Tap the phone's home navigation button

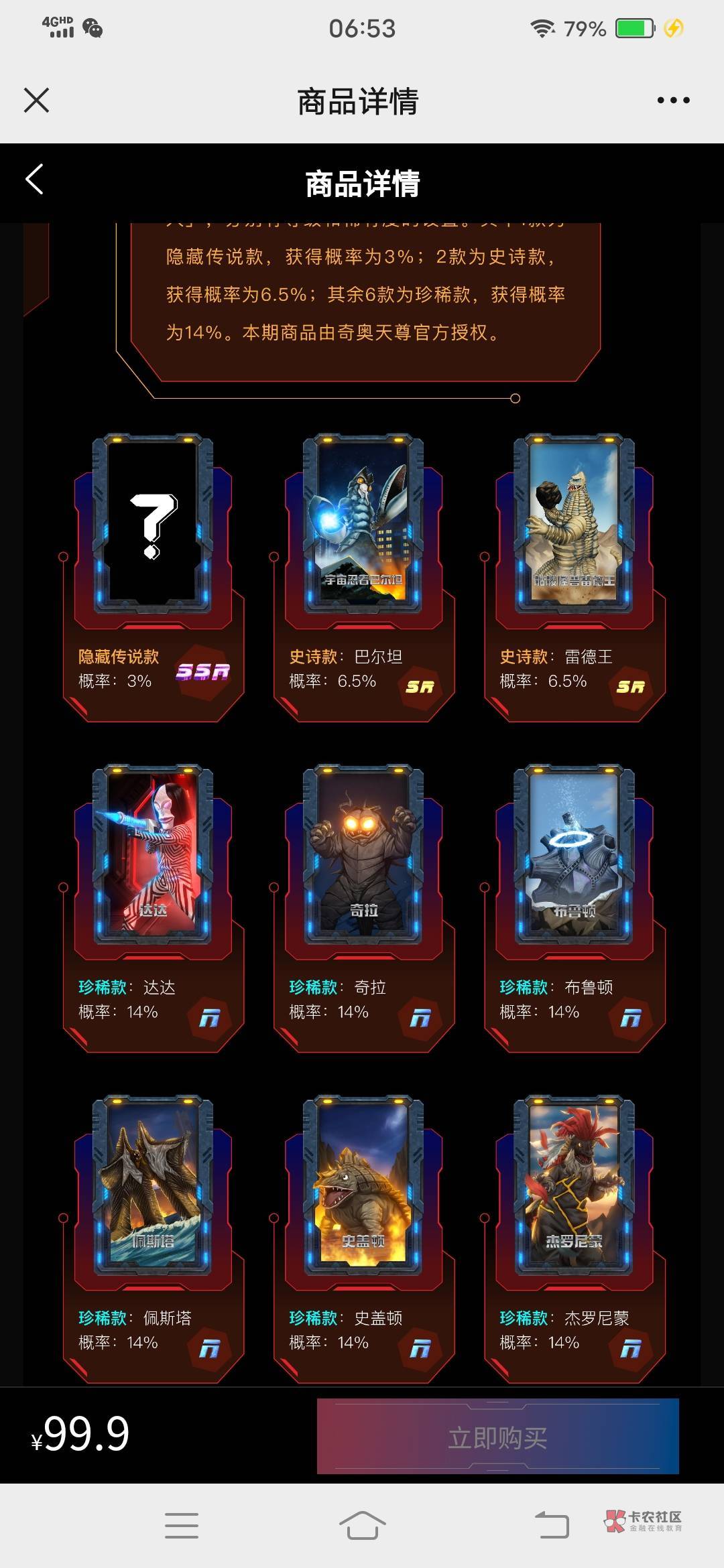(362, 1526)
